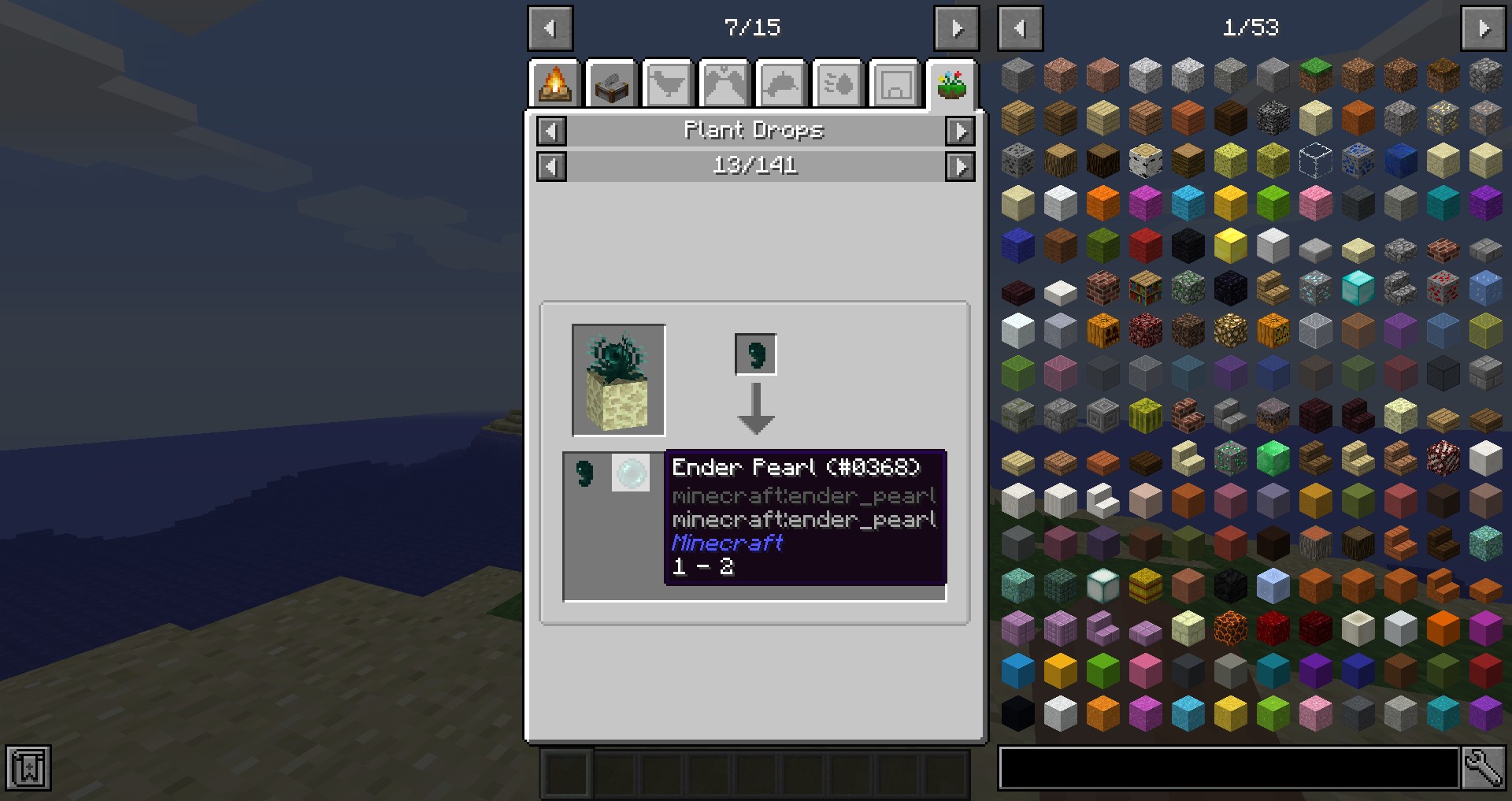The height and width of the screenshot is (801, 1512).
Task: Show next category tabs page beside 7/15
Action: [x=956, y=28]
